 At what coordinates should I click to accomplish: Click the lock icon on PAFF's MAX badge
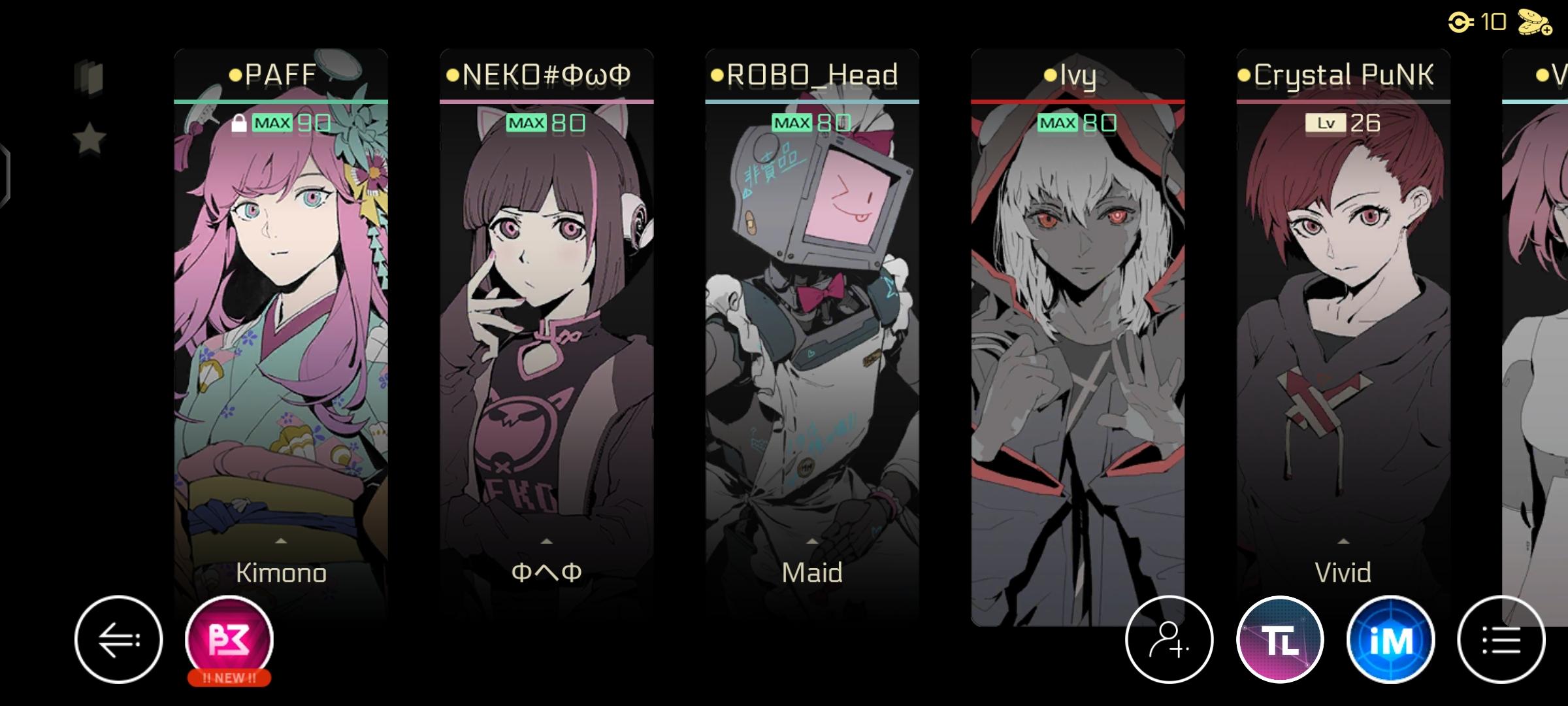tap(240, 122)
